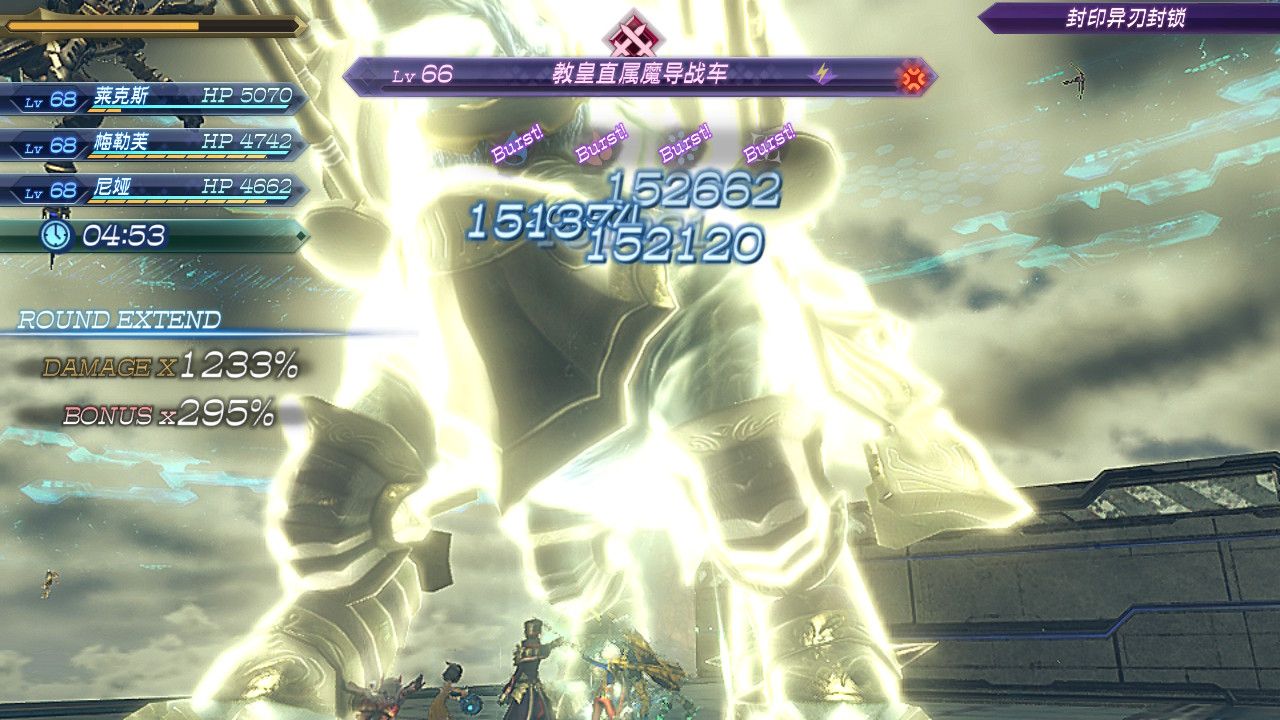Select party member 尼娅 row
This screenshot has width=1280, height=720.
tap(152, 189)
